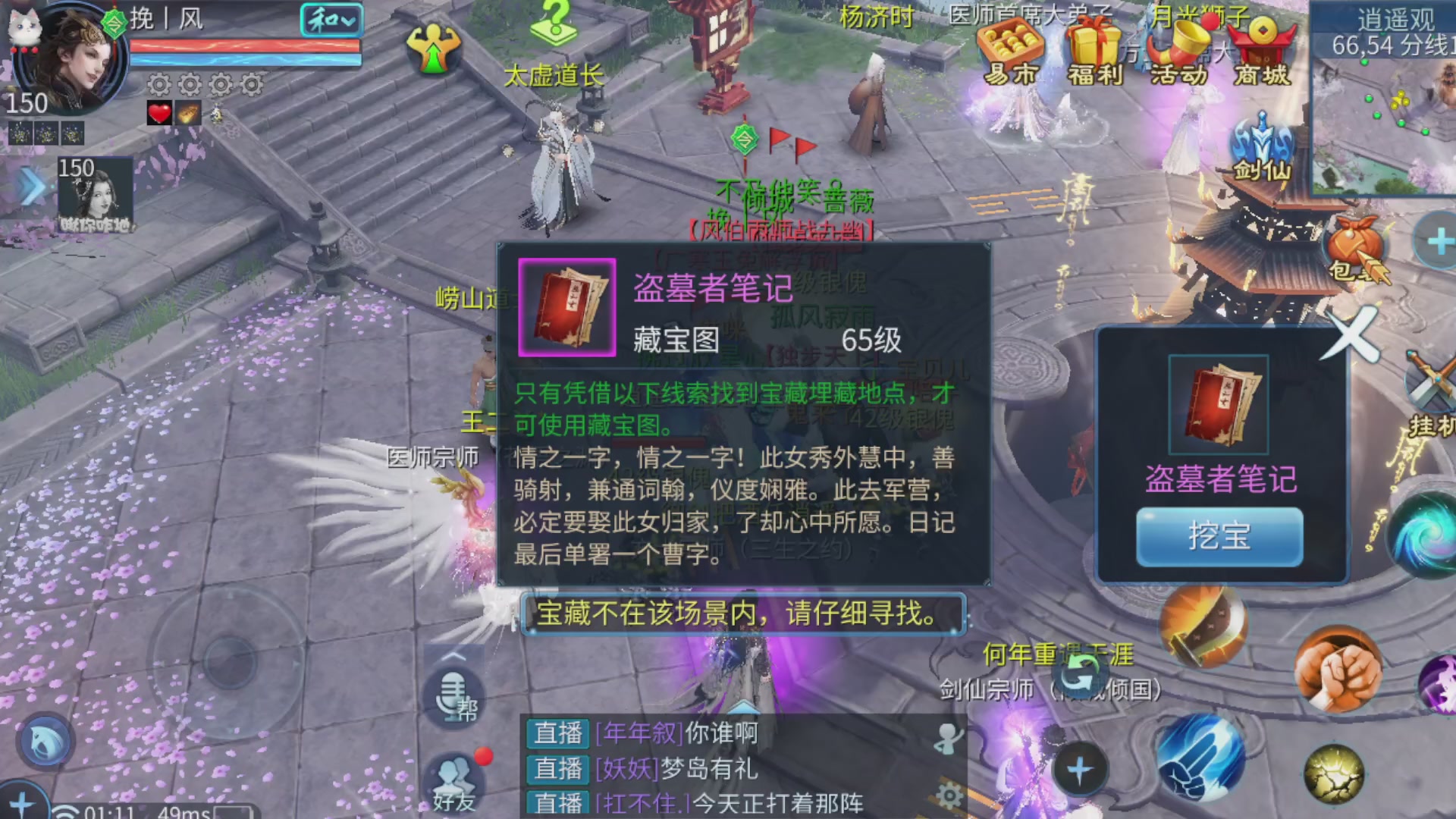Expand the minimap with plus control

tap(1439, 240)
